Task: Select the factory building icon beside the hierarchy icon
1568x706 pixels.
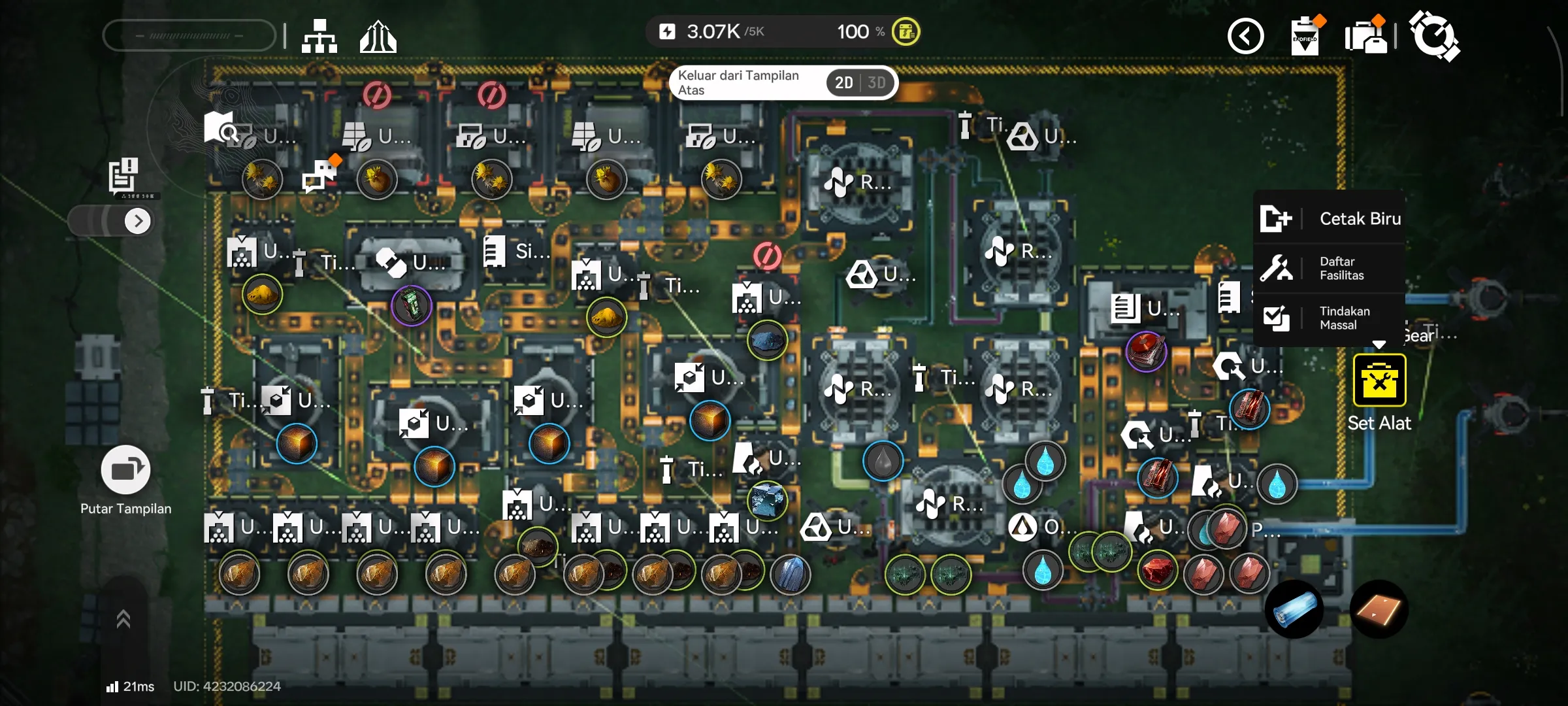Action: point(377,36)
